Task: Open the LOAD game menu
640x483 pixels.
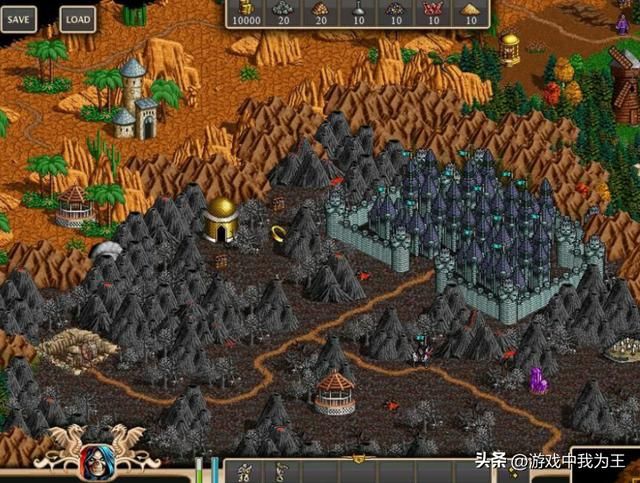Action: pos(76,18)
